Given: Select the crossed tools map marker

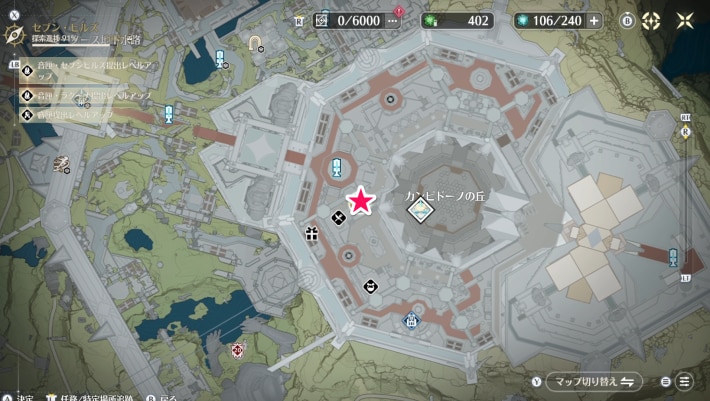Looking at the screenshot, I should point(339,217).
